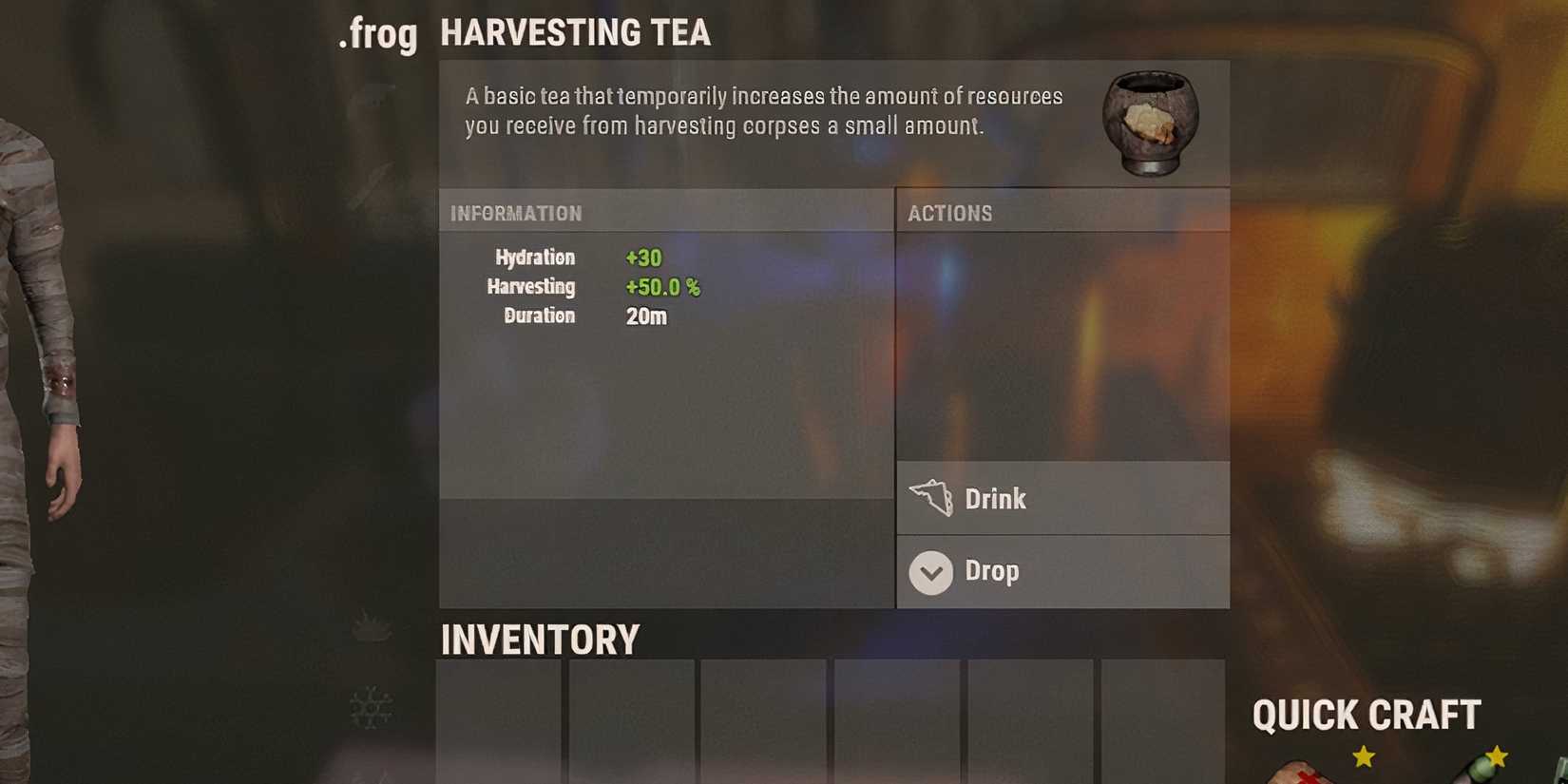Select the INFORMATION panel header

pyautogui.click(x=515, y=213)
